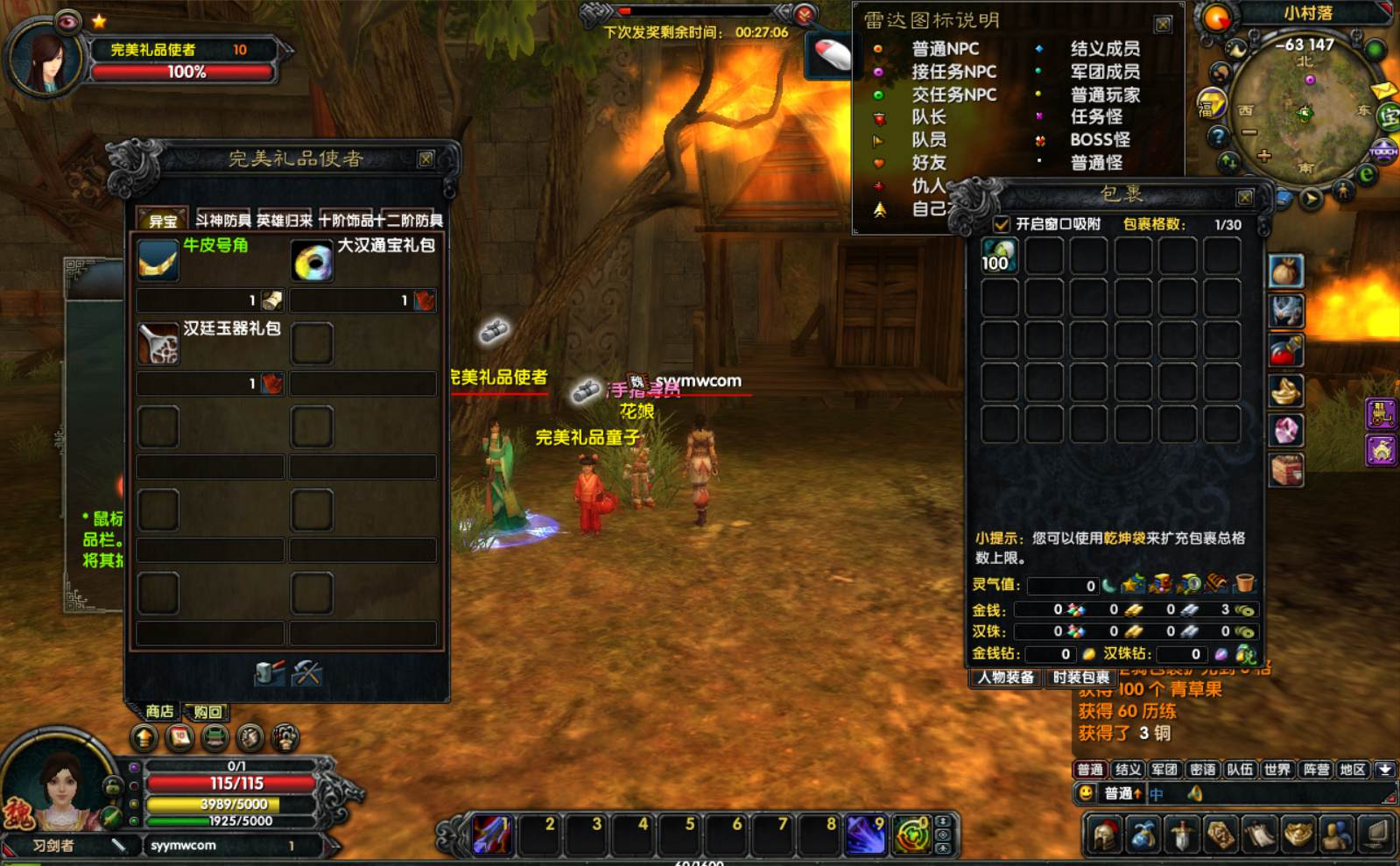Image resolution: width=1400 pixels, height=866 pixels.
Task: Select the 大汉通宝礼包 item
Action: click(312, 260)
